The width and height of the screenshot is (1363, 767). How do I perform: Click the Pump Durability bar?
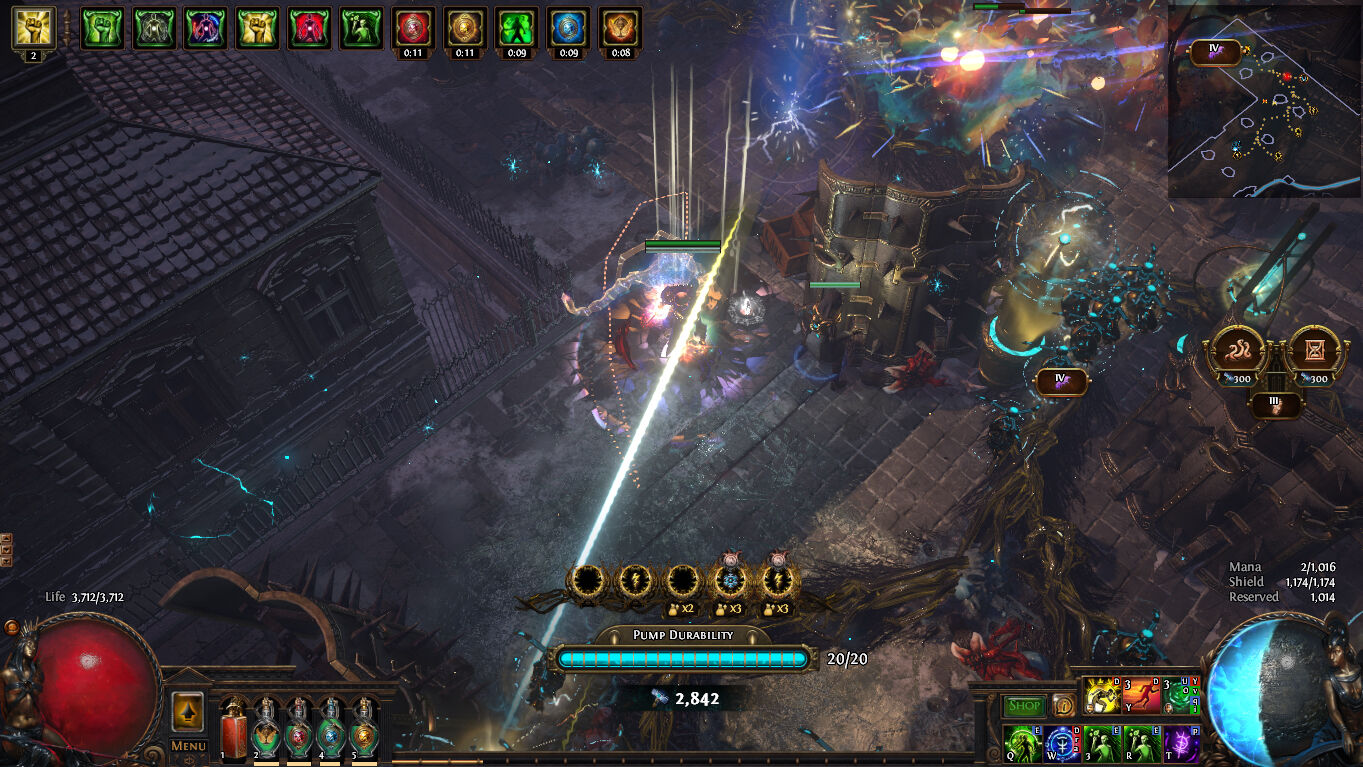click(683, 658)
